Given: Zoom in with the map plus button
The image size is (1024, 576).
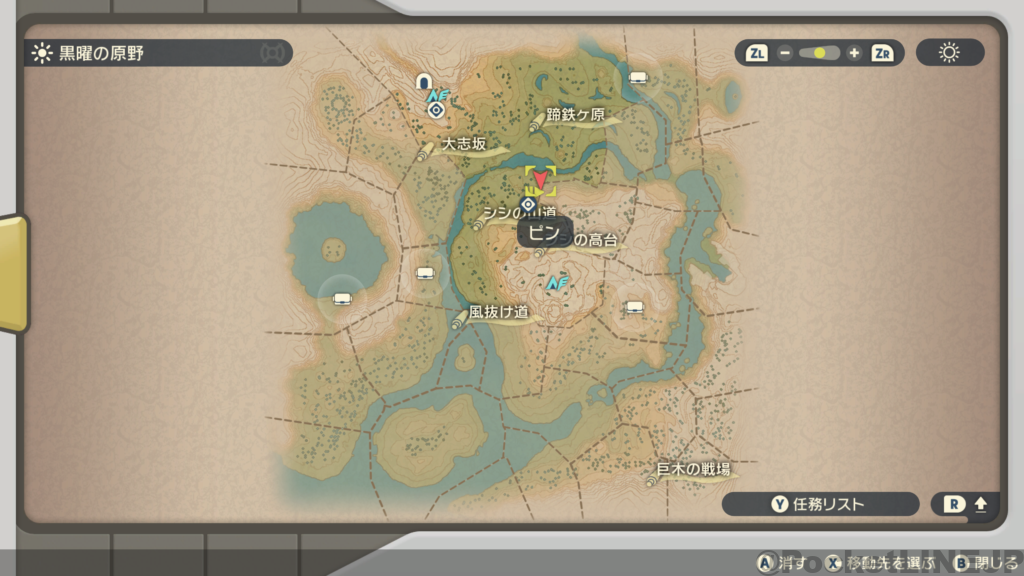Looking at the screenshot, I should tap(853, 53).
